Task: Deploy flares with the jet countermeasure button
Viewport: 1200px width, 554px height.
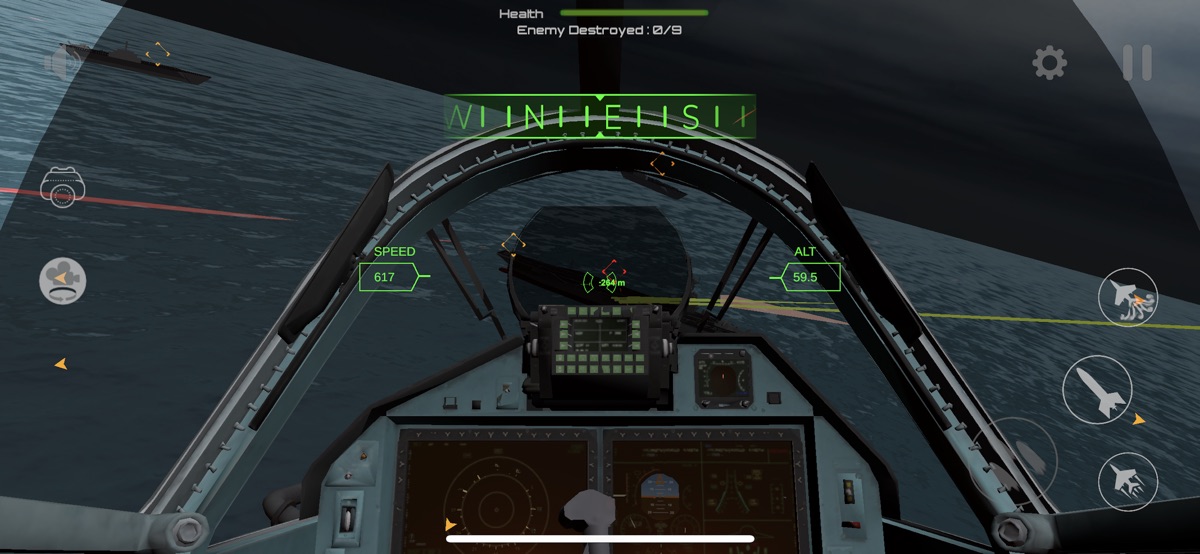Action: 1128,297
